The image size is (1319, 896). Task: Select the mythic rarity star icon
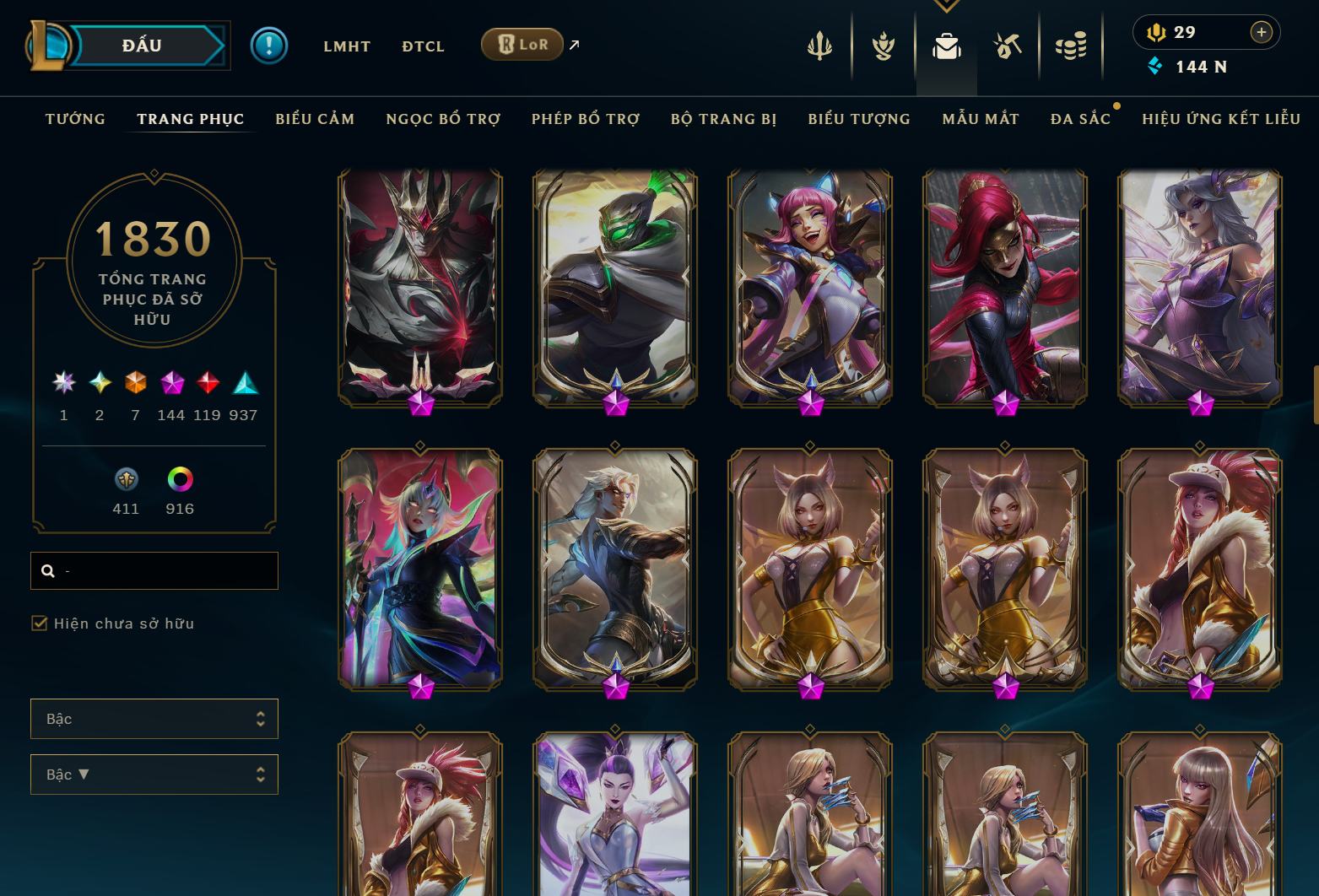[x=63, y=384]
